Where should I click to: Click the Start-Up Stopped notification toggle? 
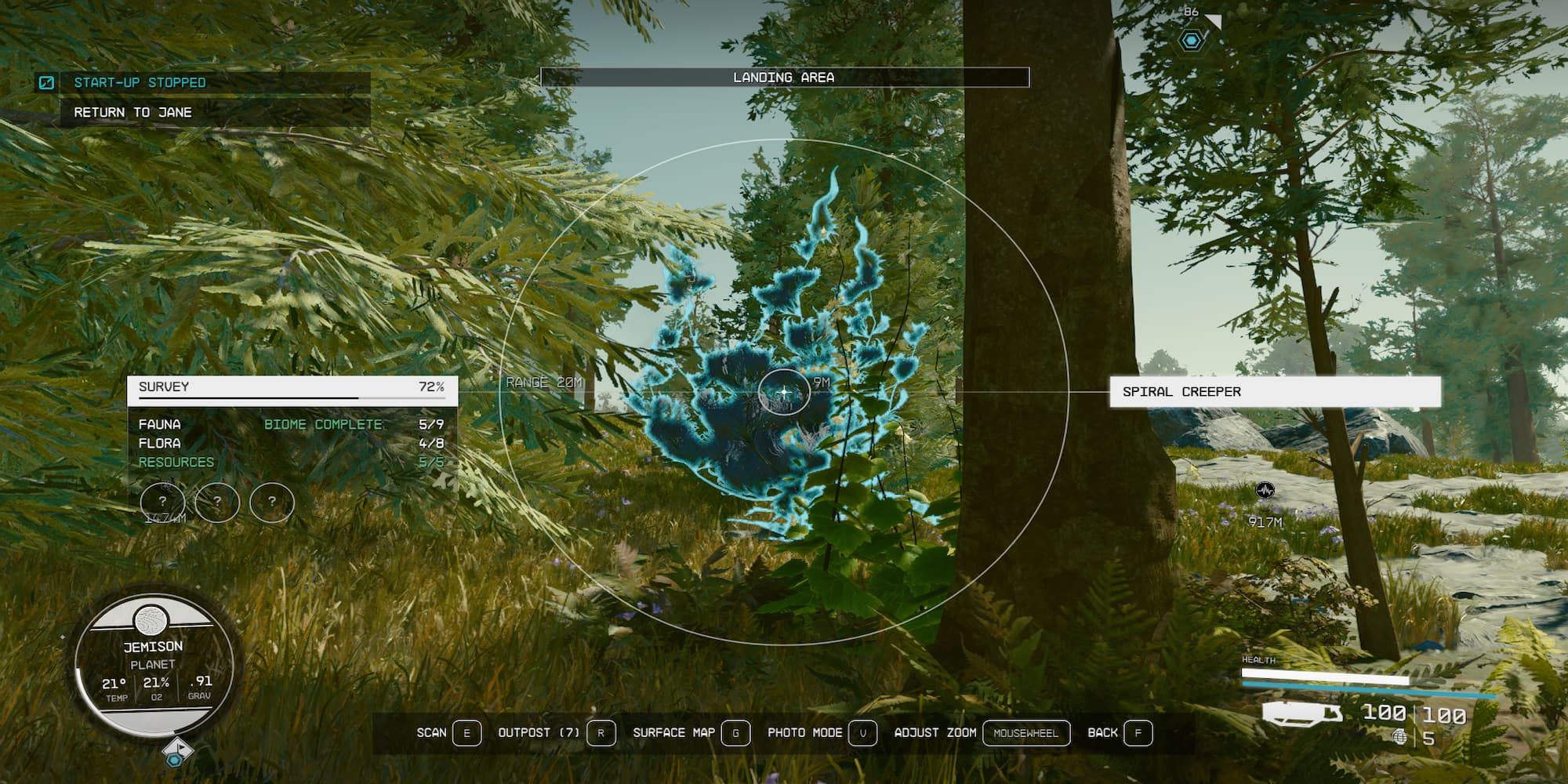tap(47, 81)
